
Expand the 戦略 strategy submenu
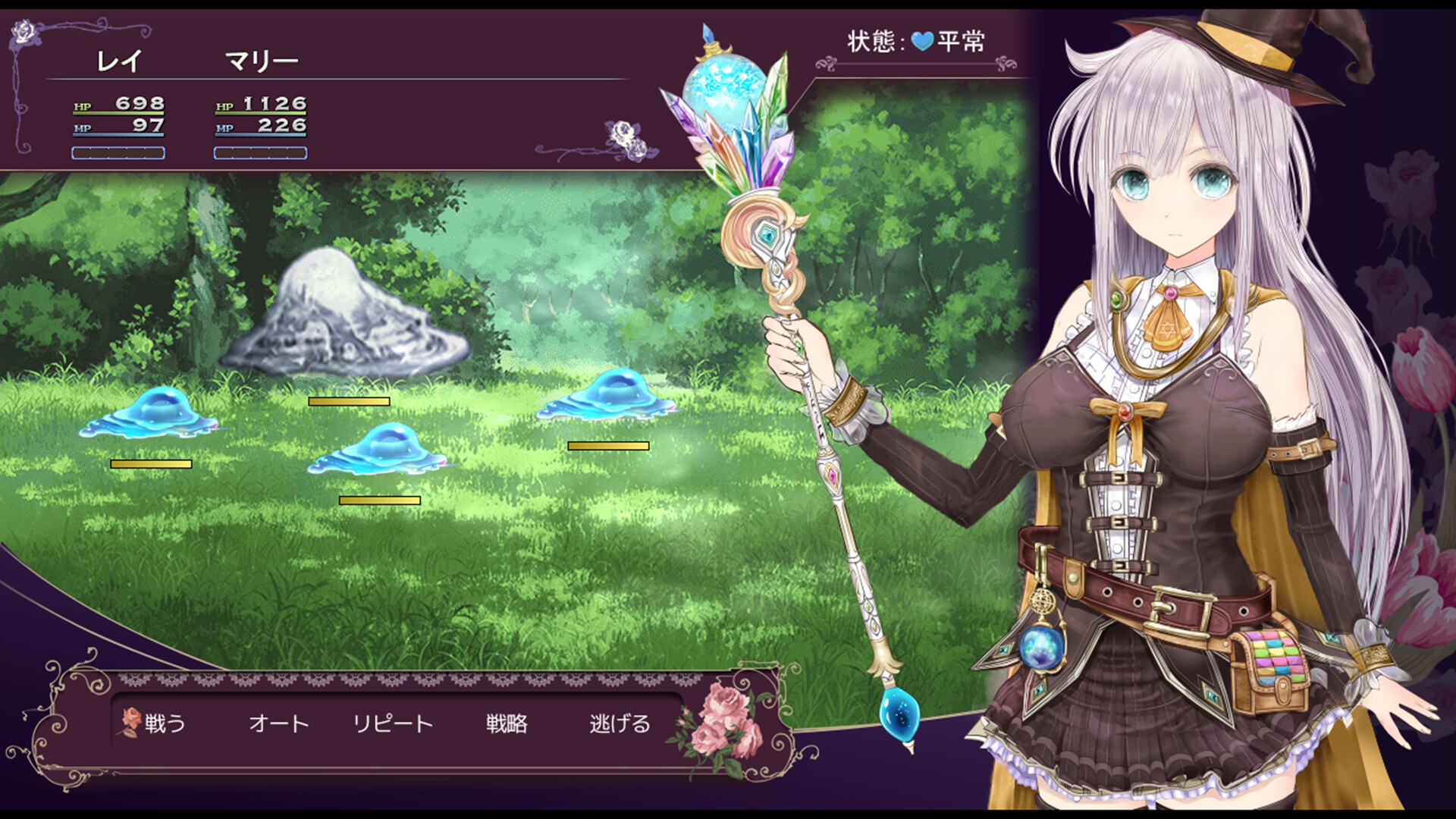(x=507, y=724)
